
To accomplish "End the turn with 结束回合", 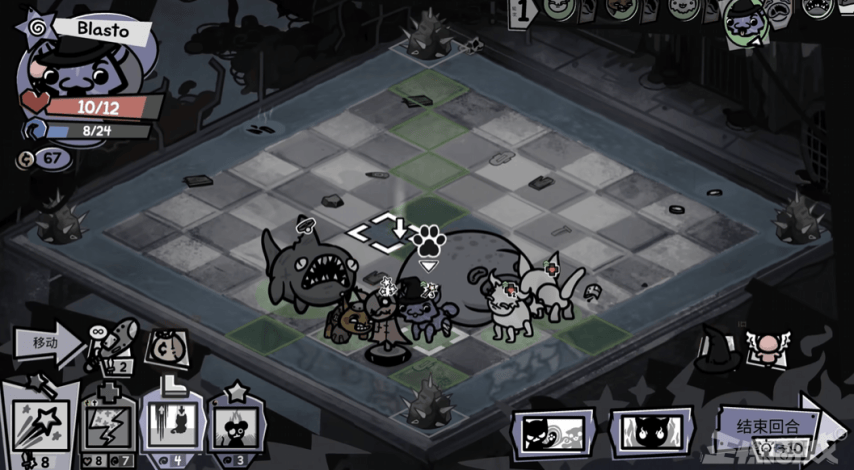I will click(768, 424).
